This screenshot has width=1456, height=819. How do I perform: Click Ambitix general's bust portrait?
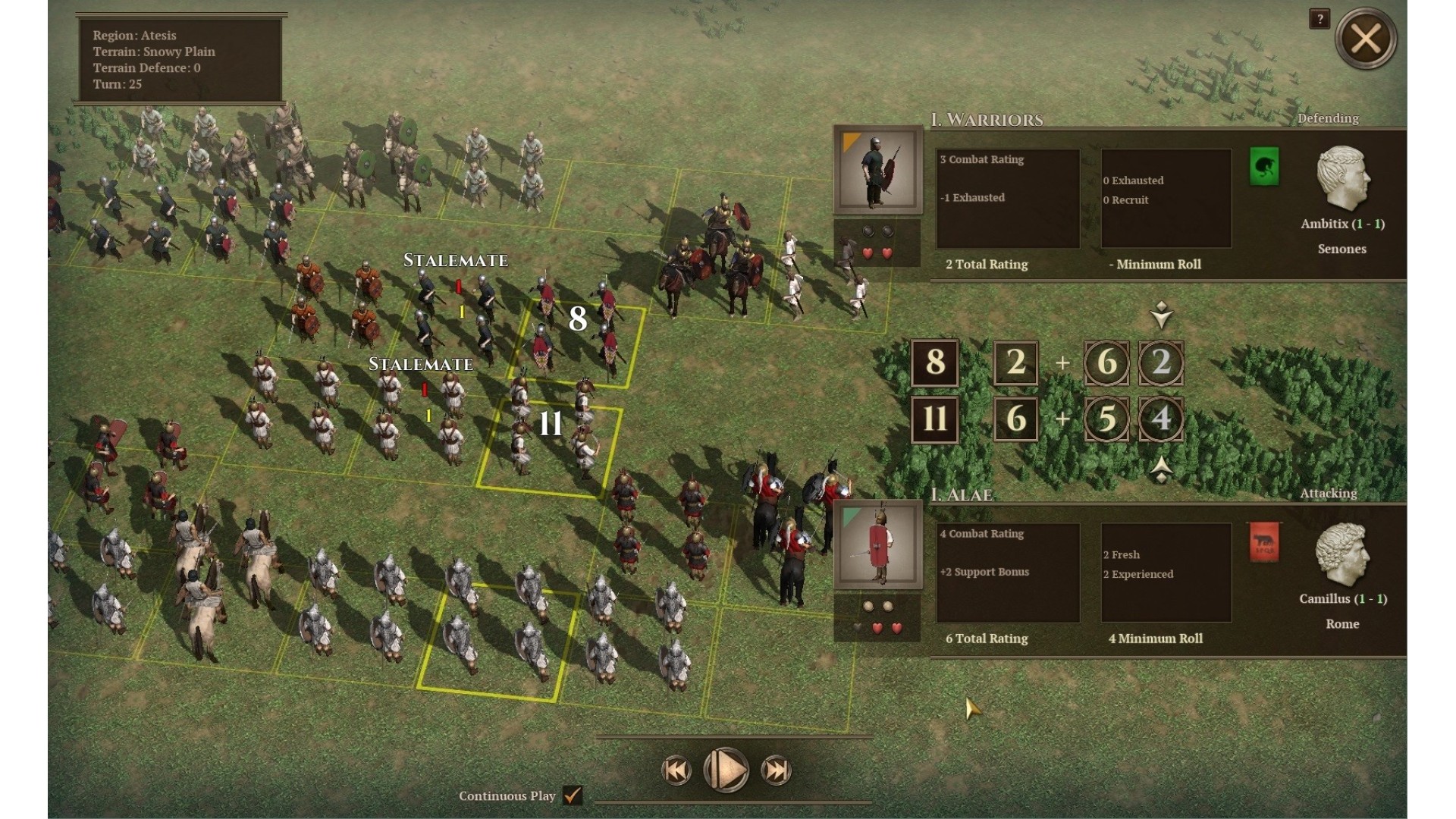pos(1342,179)
